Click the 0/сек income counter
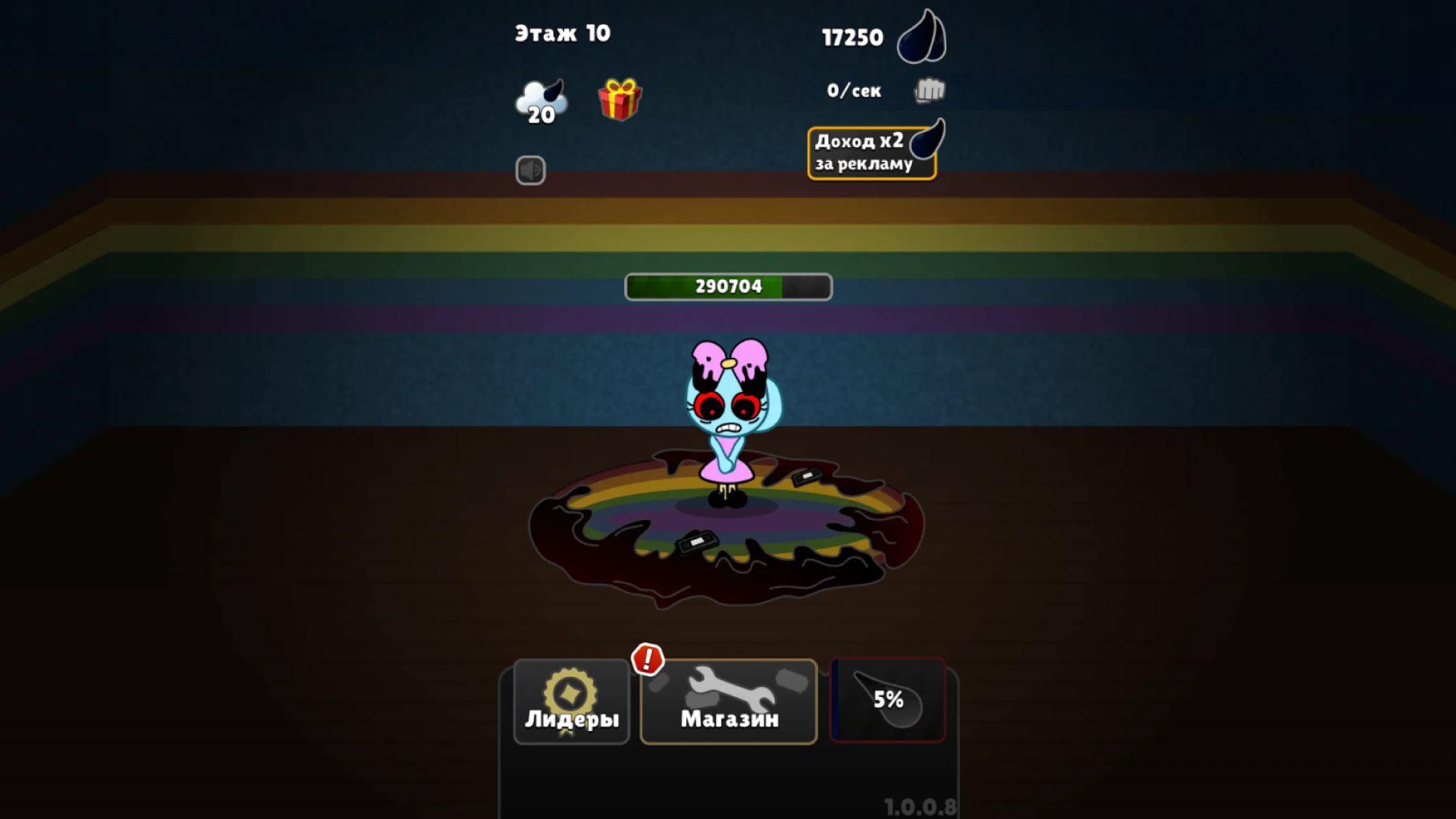The height and width of the screenshot is (819, 1456). tap(852, 90)
